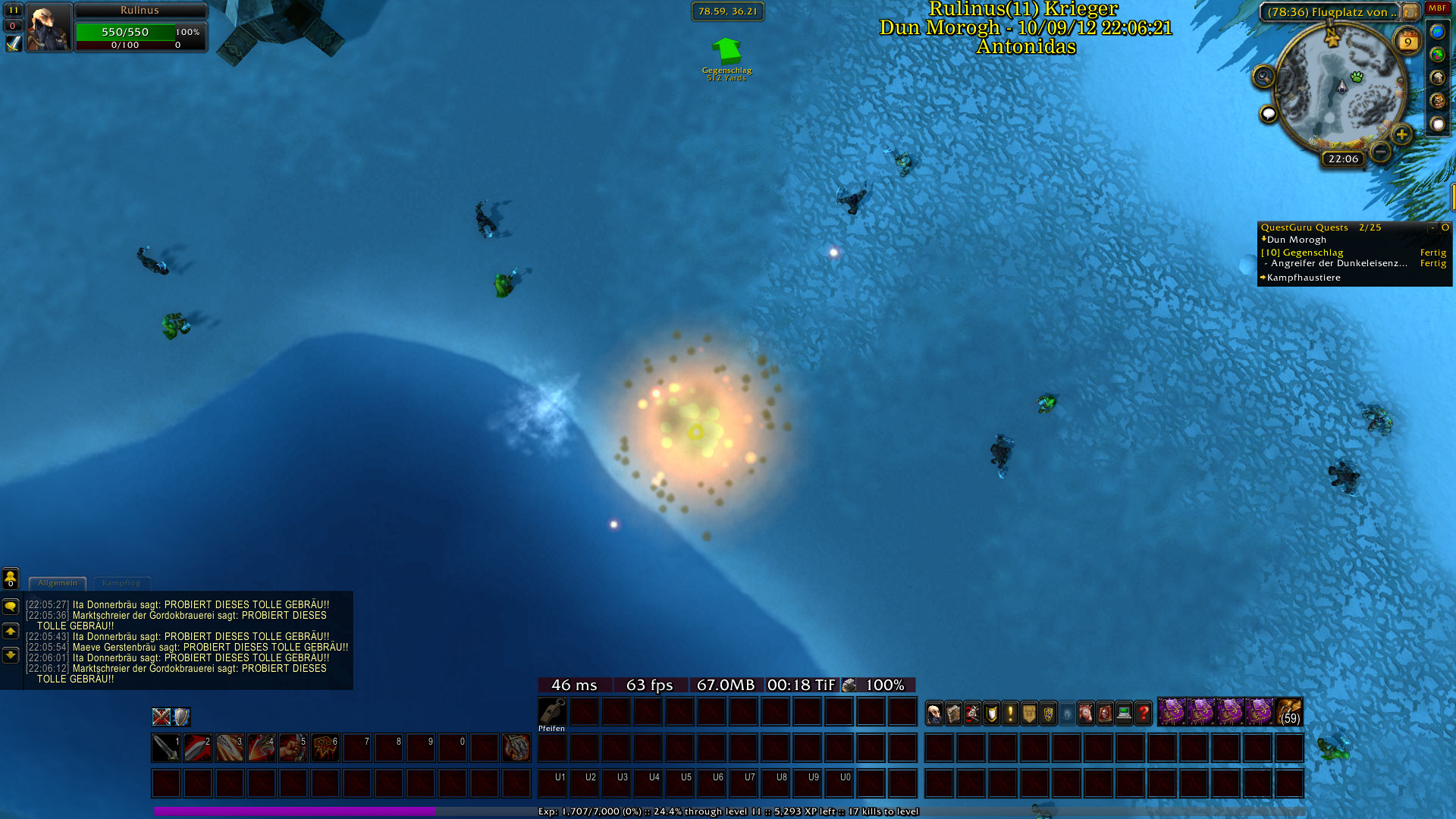The height and width of the screenshot is (819, 1456).
Task: Toggle the minimap tracking magnifier button
Action: pyautogui.click(x=1263, y=77)
